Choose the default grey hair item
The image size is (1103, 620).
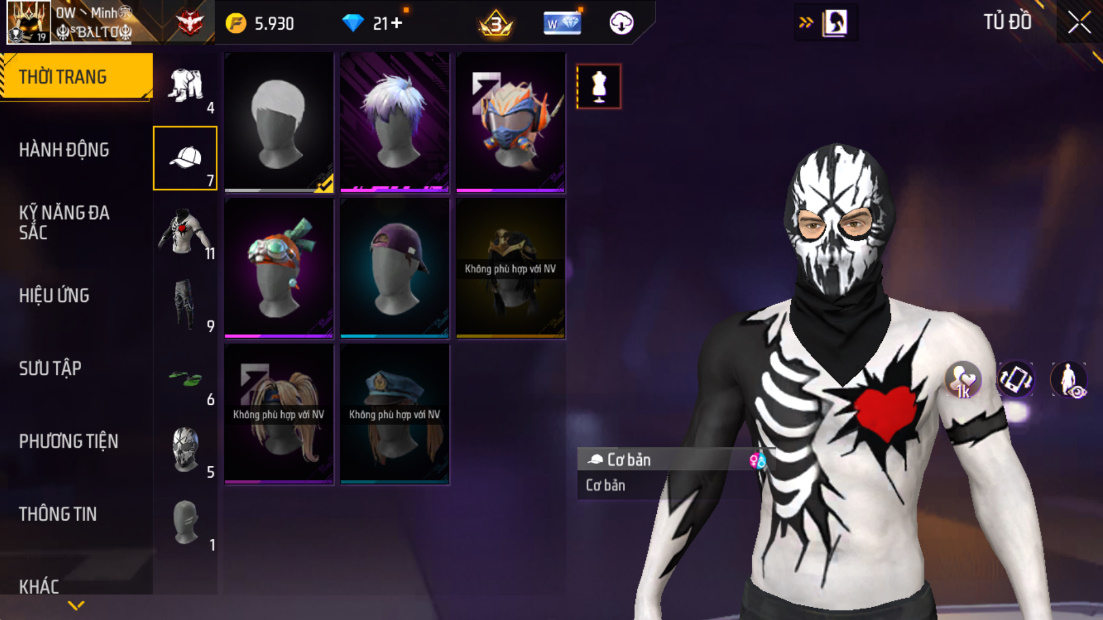pyautogui.click(x=279, y=121)
